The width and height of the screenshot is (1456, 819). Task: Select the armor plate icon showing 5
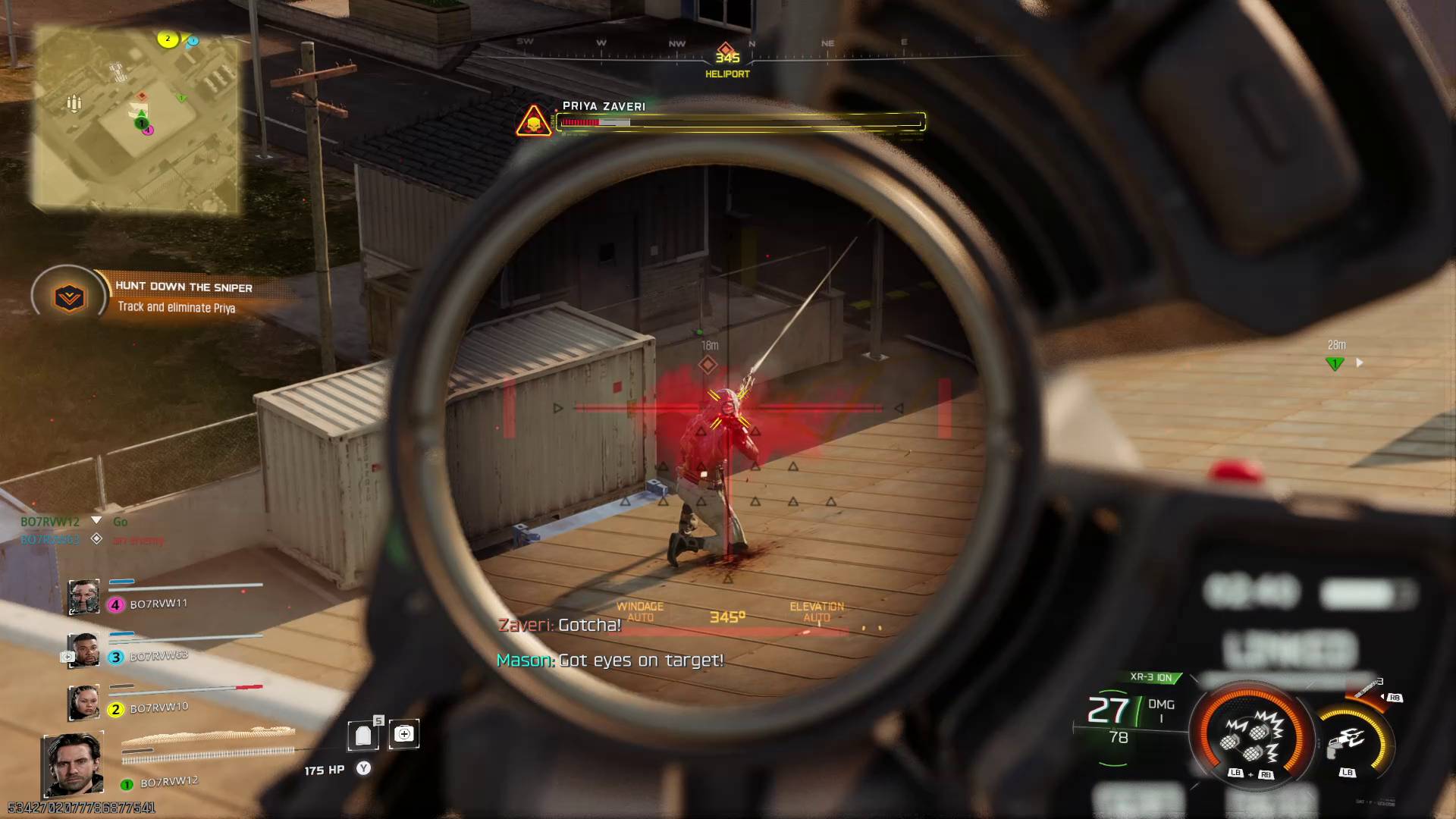(363, 734)
